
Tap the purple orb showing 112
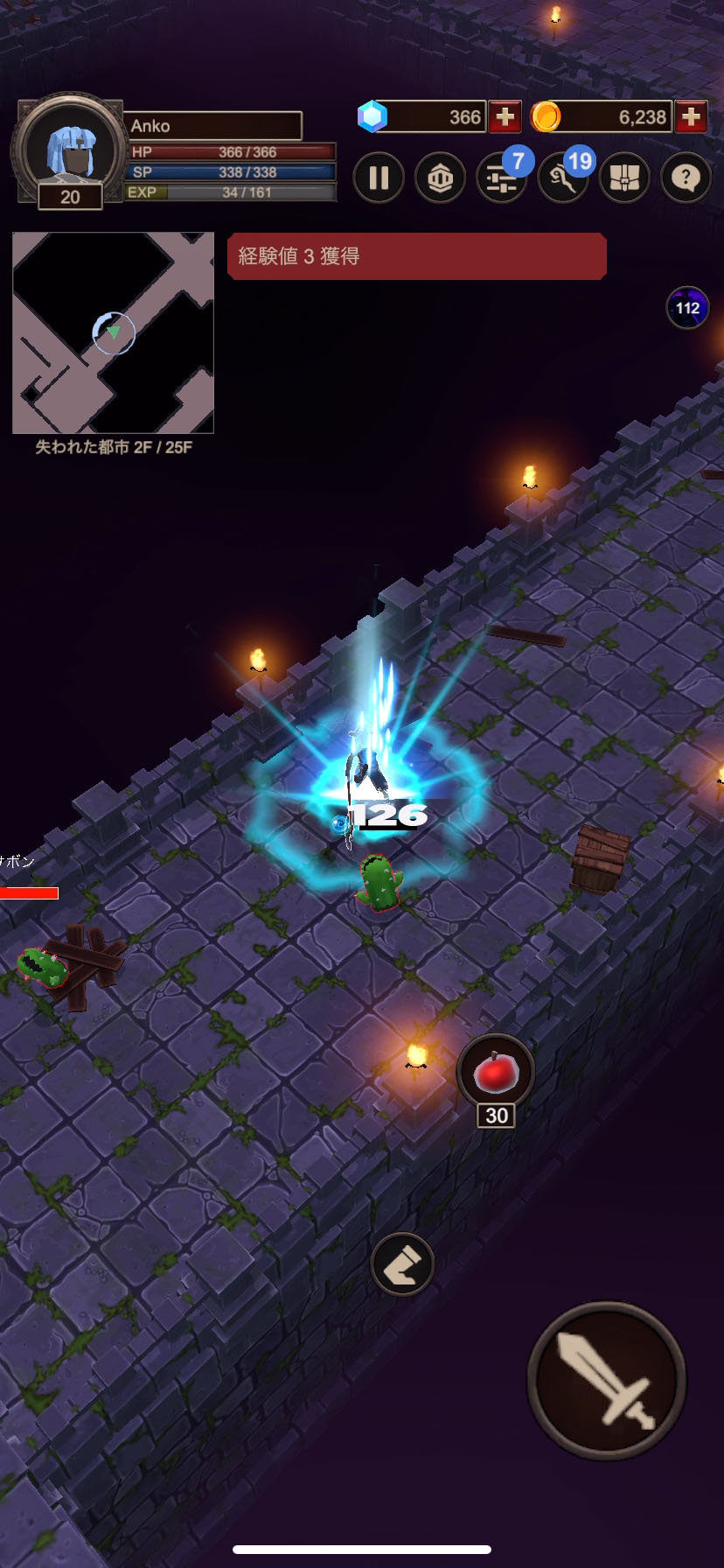pyautogui.click(x=687, y=308)
